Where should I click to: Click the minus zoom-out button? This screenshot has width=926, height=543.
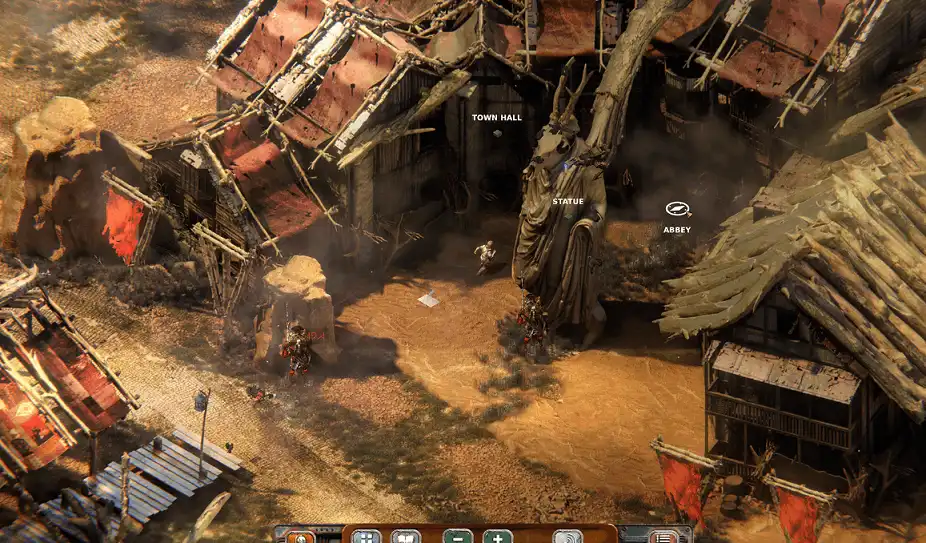pyautogui.click(x=458, y=537)
